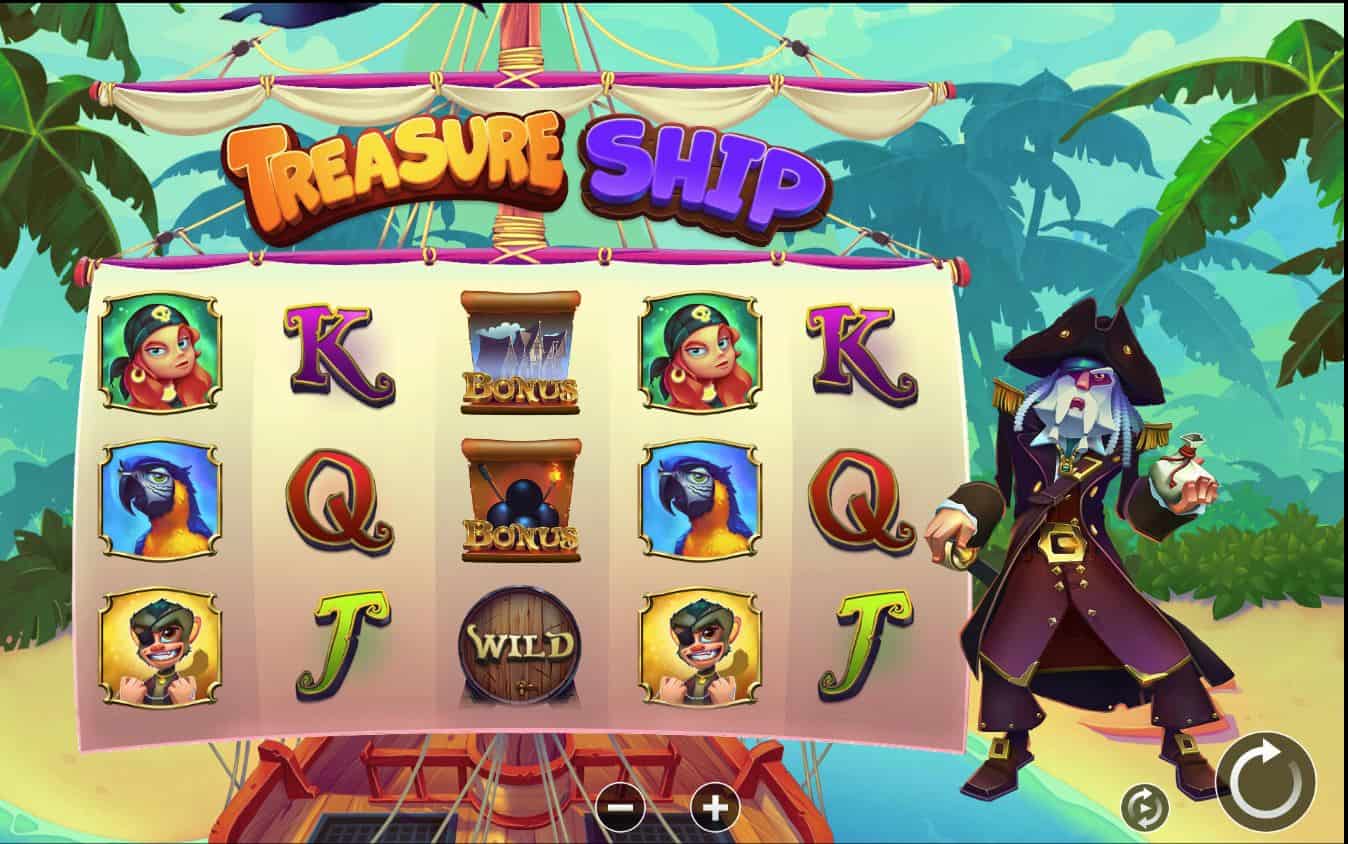The height and width of the screenshot is (844, 1348).
Task: Click the parrot symbol on reel four
Action: pyautogui.click(x=700, y=499)
